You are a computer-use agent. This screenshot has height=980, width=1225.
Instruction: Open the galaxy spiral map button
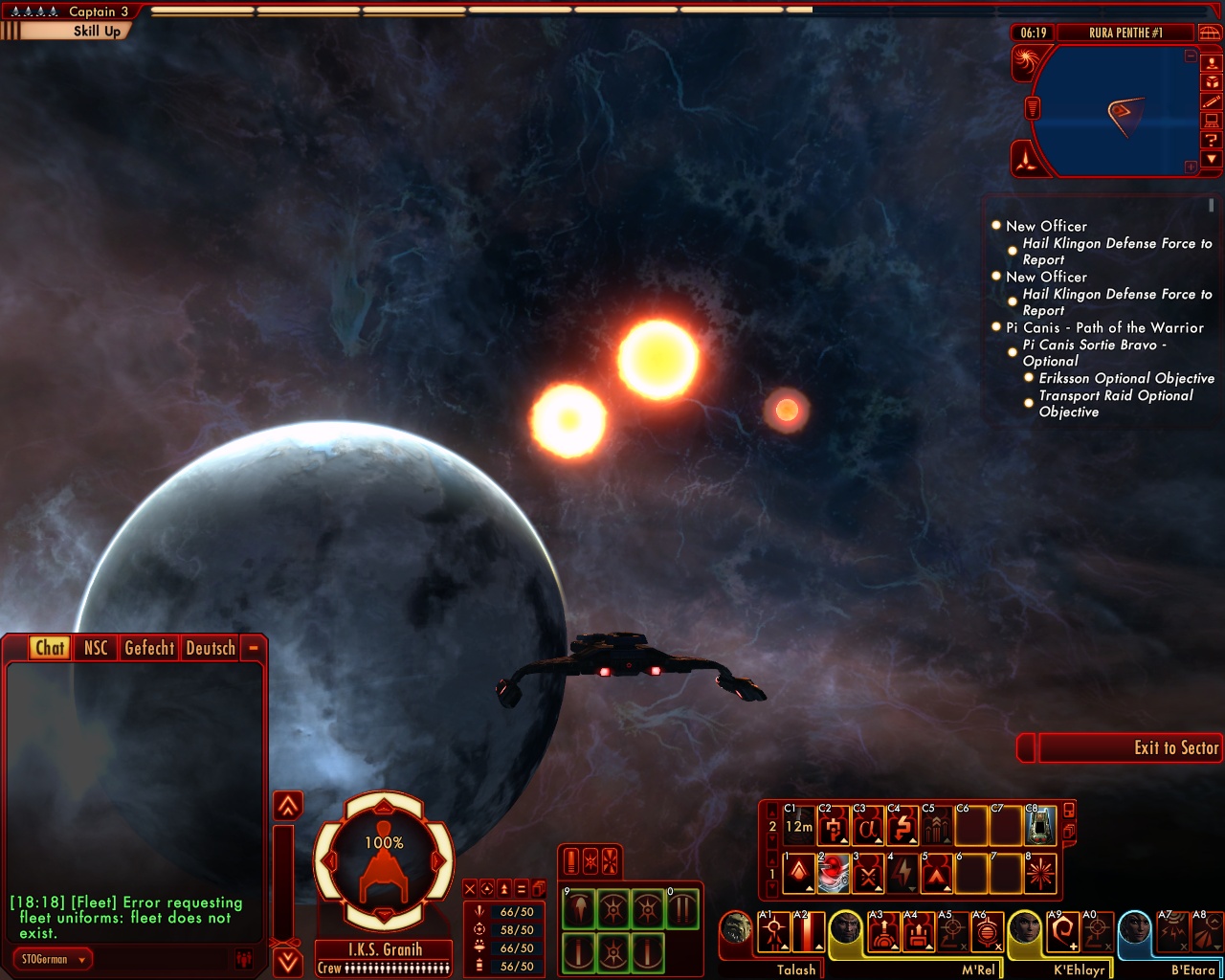1025,63
